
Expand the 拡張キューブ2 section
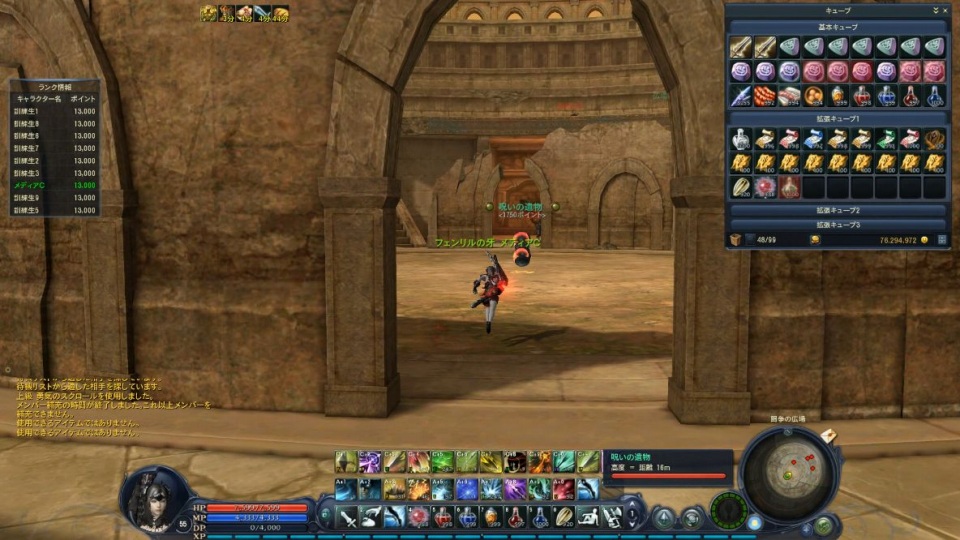(x=838, y=211)
